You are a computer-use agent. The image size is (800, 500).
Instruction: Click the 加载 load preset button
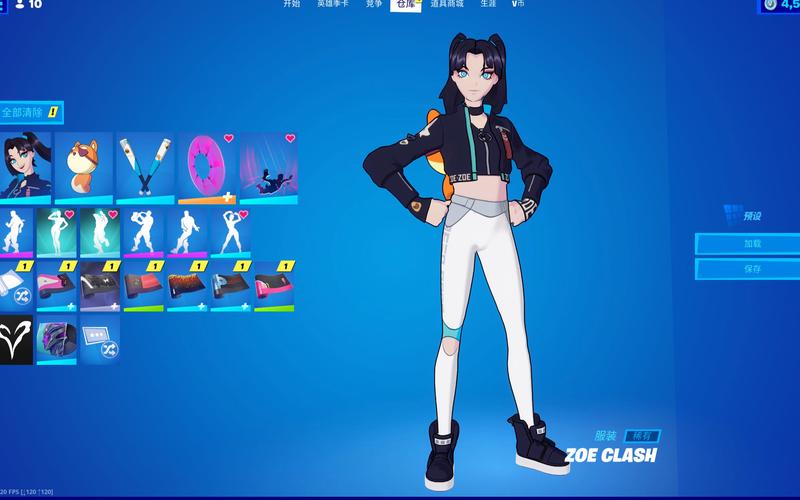coord(748,243)
